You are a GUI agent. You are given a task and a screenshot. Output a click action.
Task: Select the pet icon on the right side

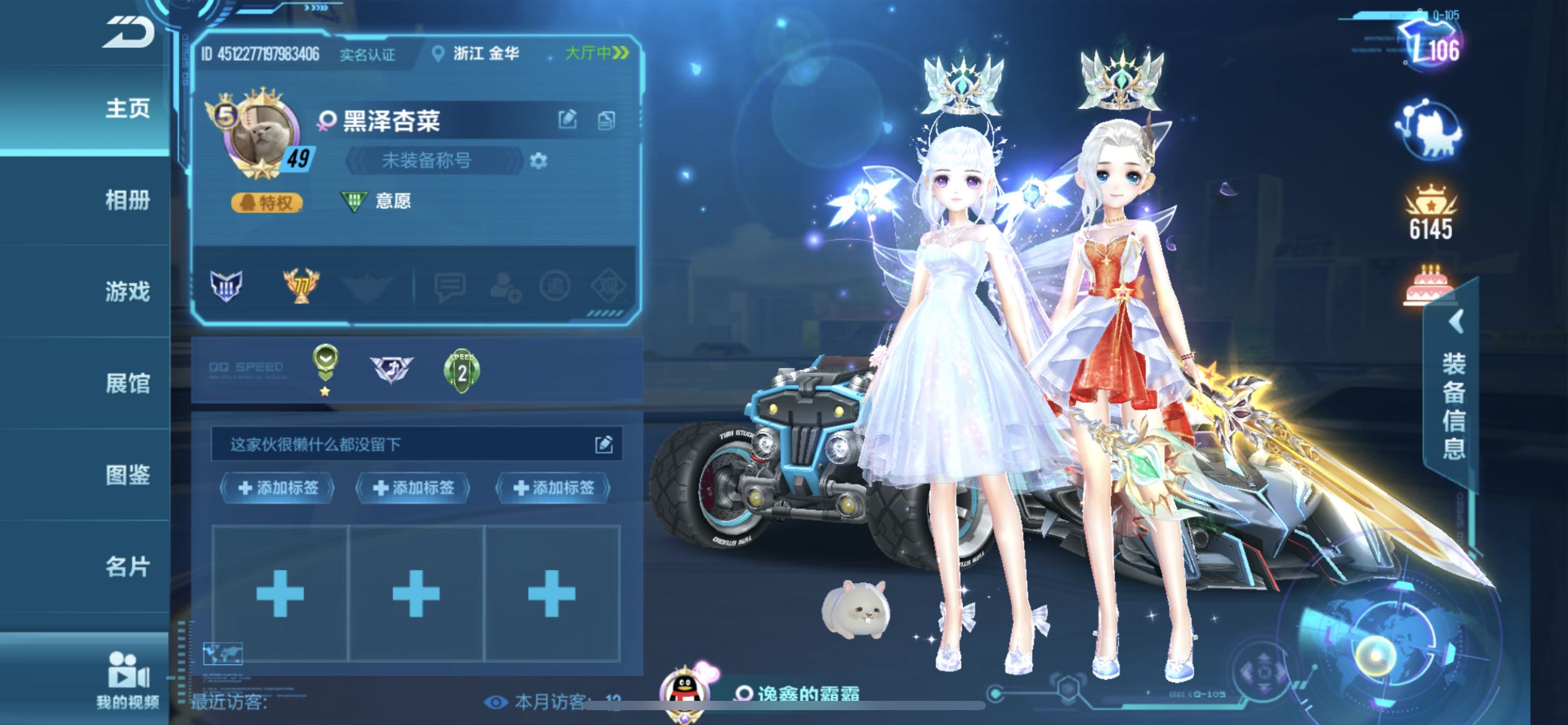coord(1432,130)
